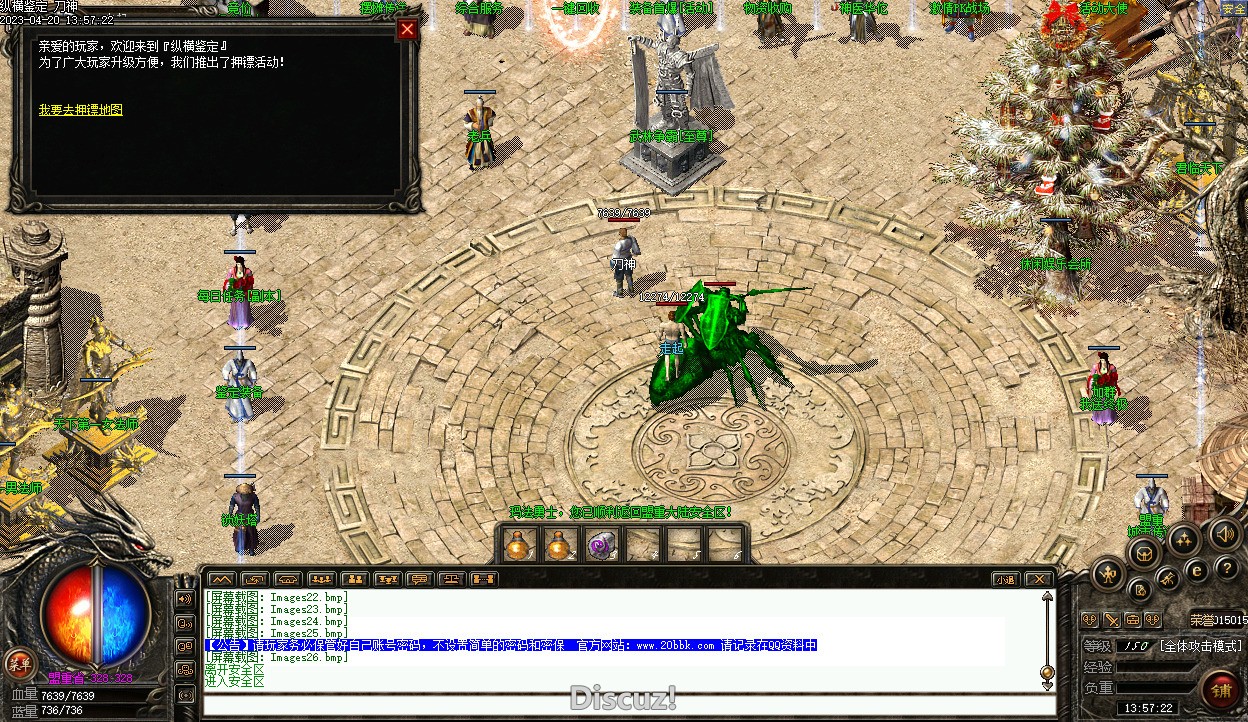Open the round 铺 shop button
Screen dimensions: 1248x722
(1221, 690)
